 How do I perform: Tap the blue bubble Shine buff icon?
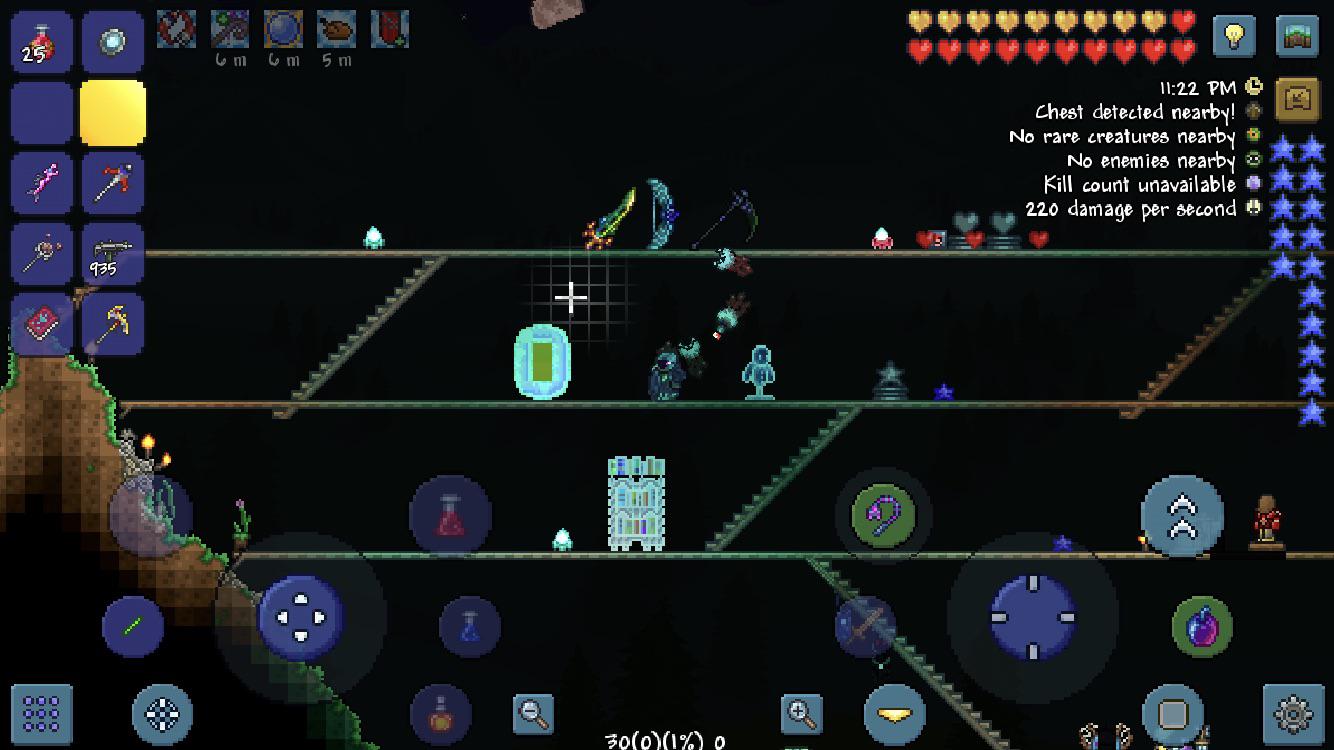pos(281,29)
